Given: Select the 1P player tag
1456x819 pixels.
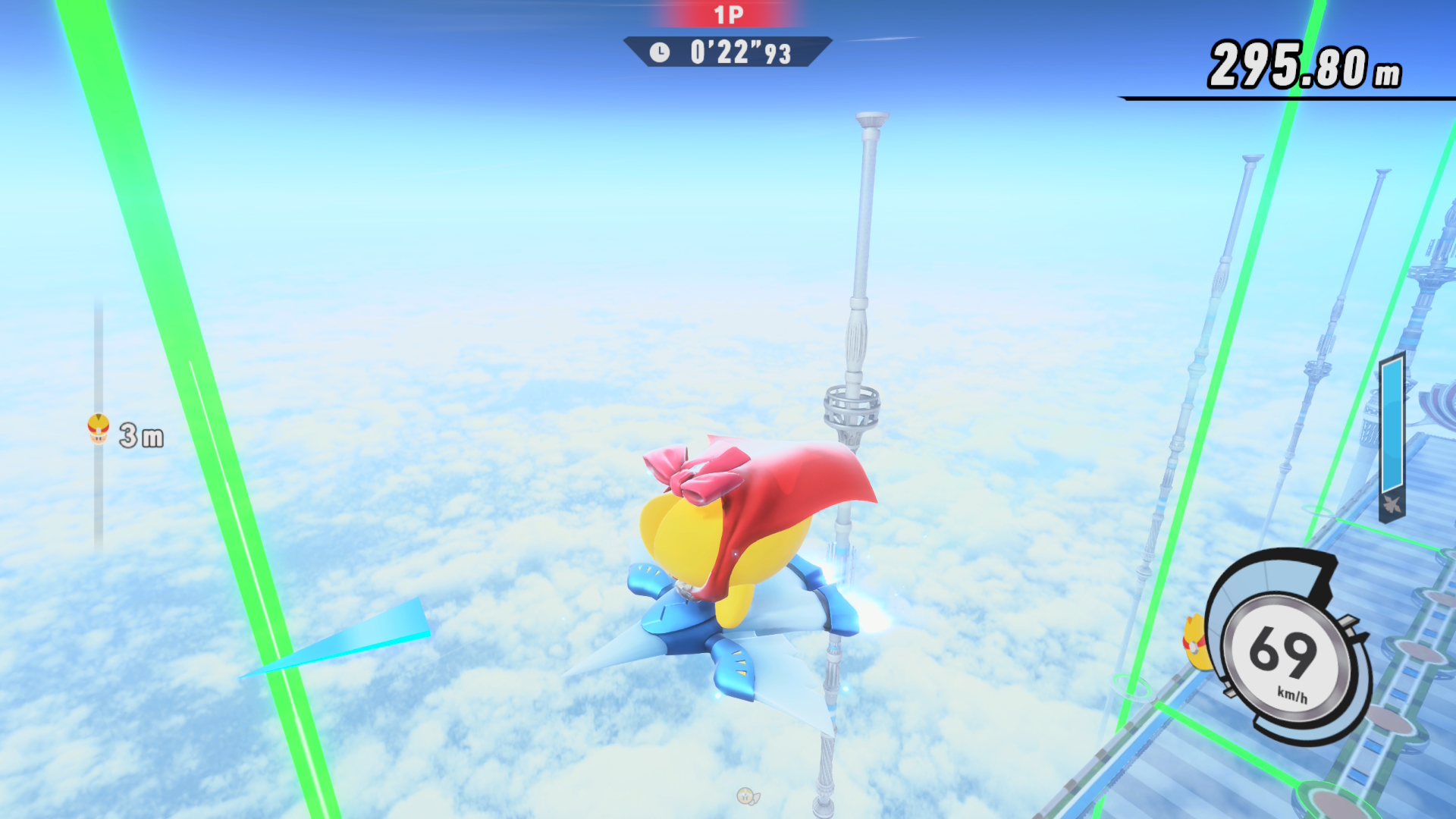Looking at the screenshot, I should coord(728,15).
